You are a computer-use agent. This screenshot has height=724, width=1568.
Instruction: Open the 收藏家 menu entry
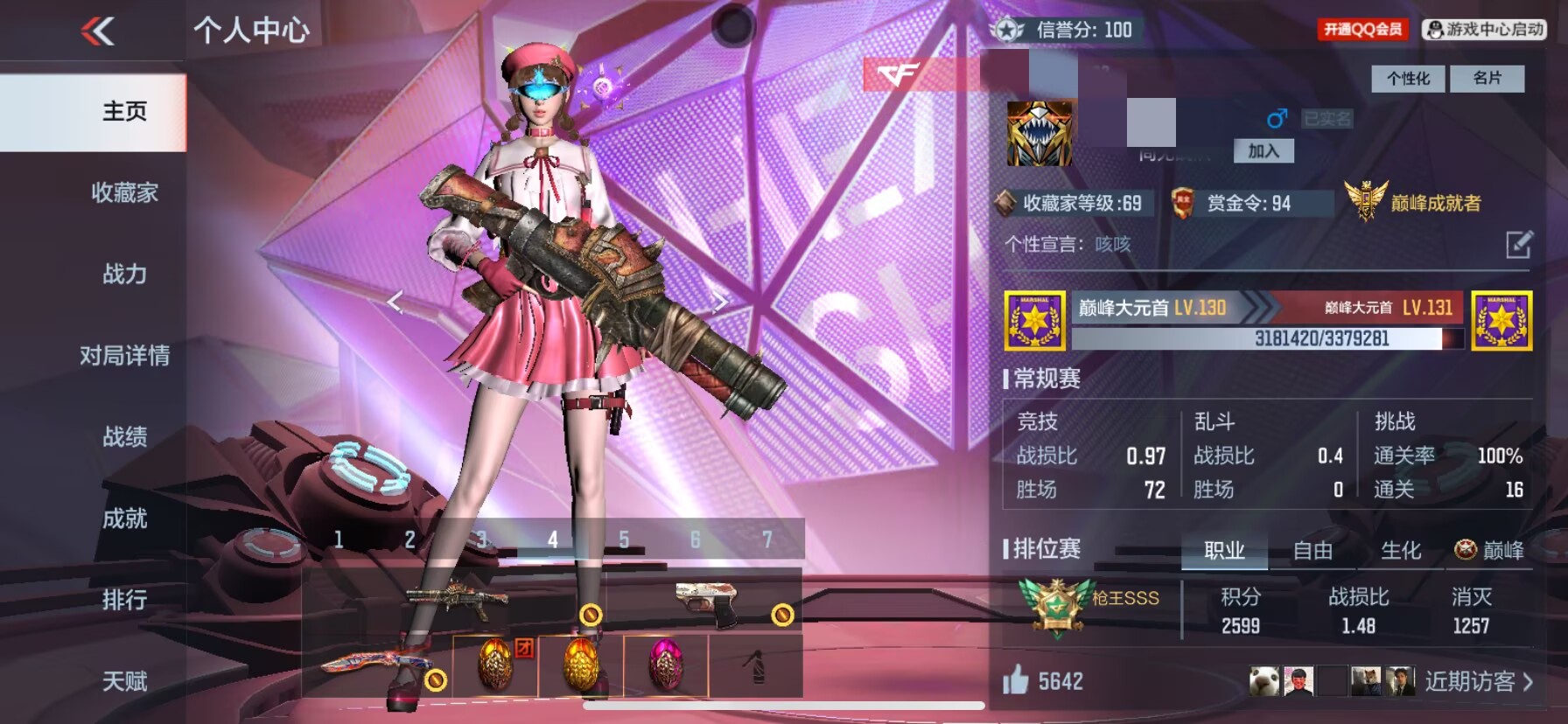click(124, 192)
